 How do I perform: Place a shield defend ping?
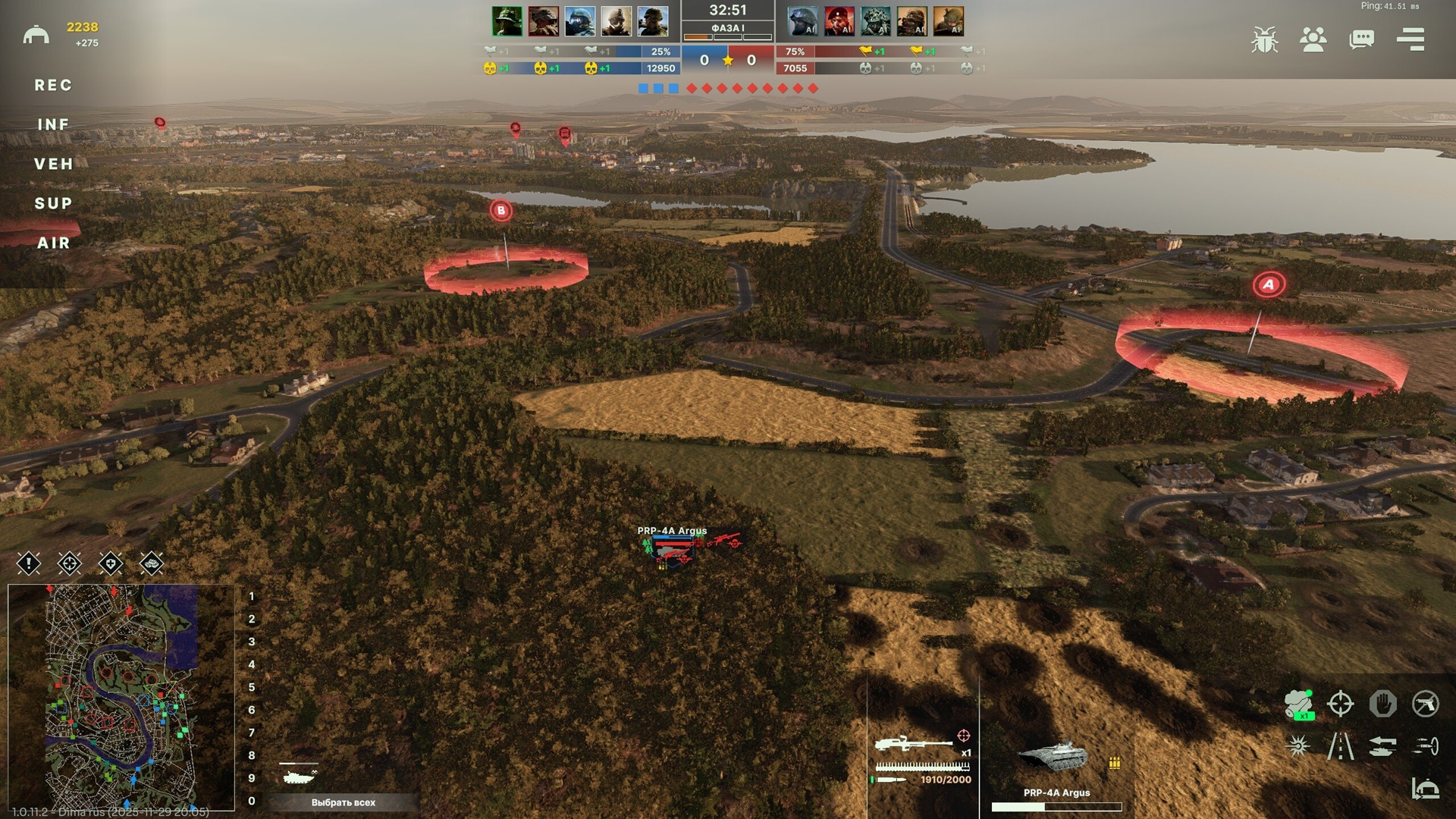111,563
